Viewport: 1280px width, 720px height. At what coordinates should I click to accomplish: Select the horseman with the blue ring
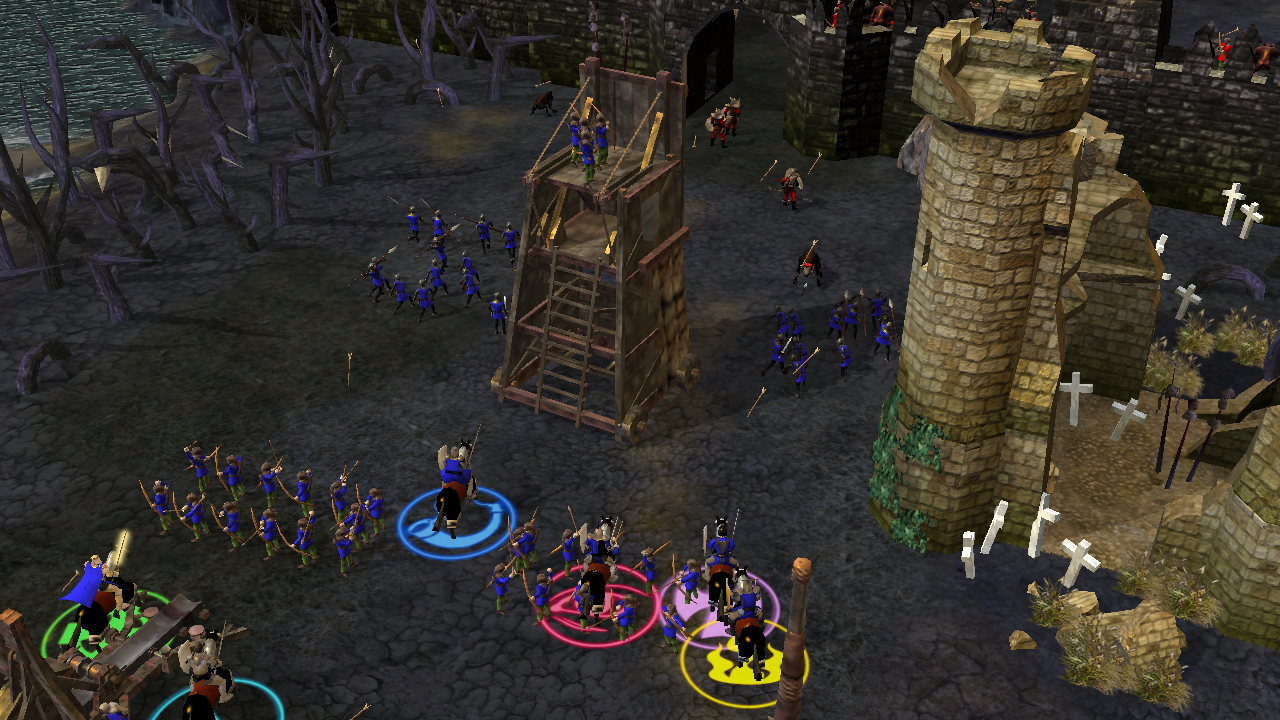coord(453,486)
